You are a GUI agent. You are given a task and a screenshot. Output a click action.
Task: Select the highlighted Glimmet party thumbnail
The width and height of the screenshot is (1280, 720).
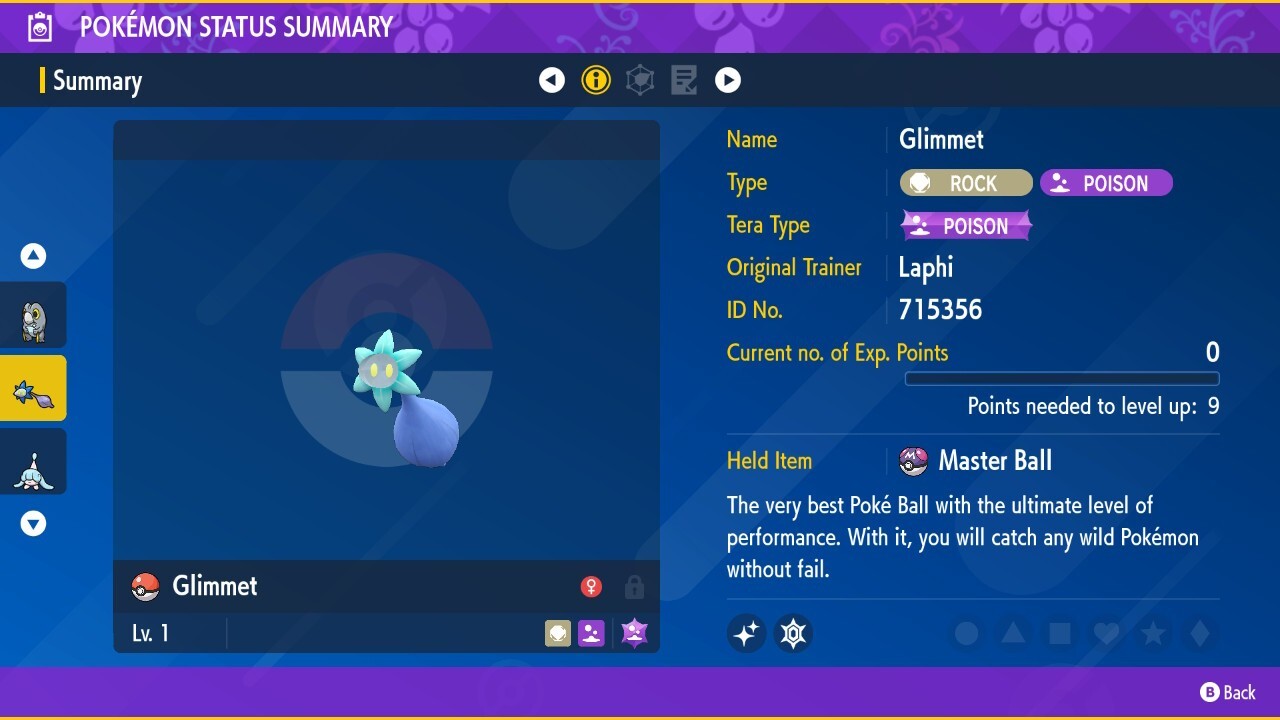(x=33, y=387)
